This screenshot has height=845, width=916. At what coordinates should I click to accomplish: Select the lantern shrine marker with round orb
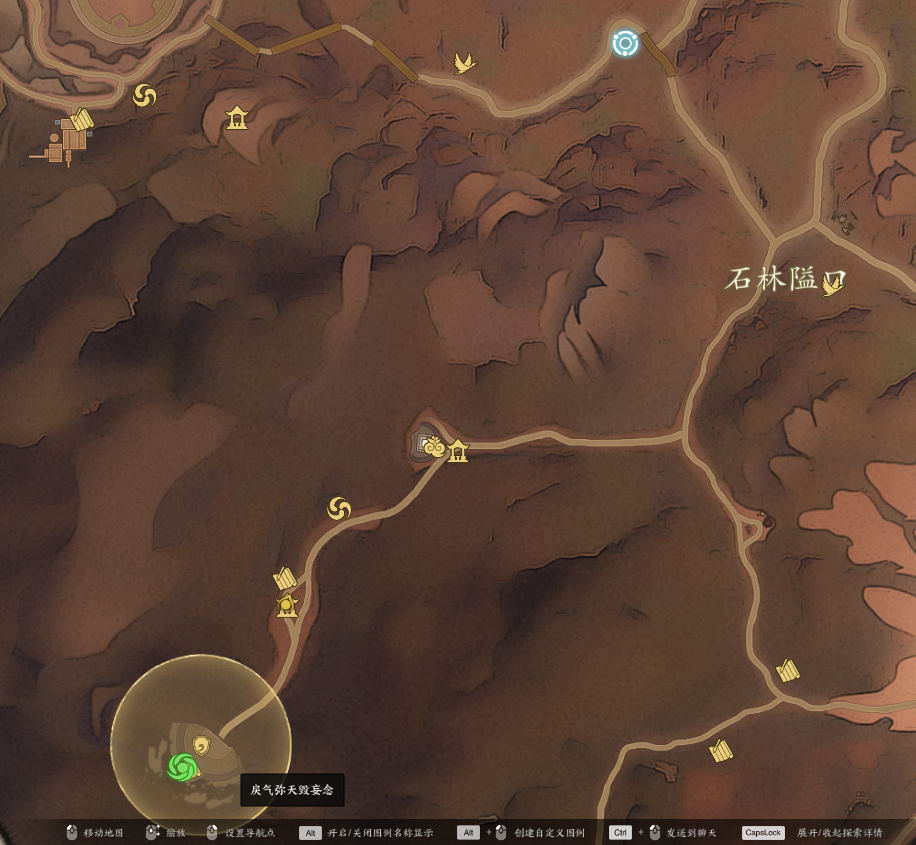288,606
